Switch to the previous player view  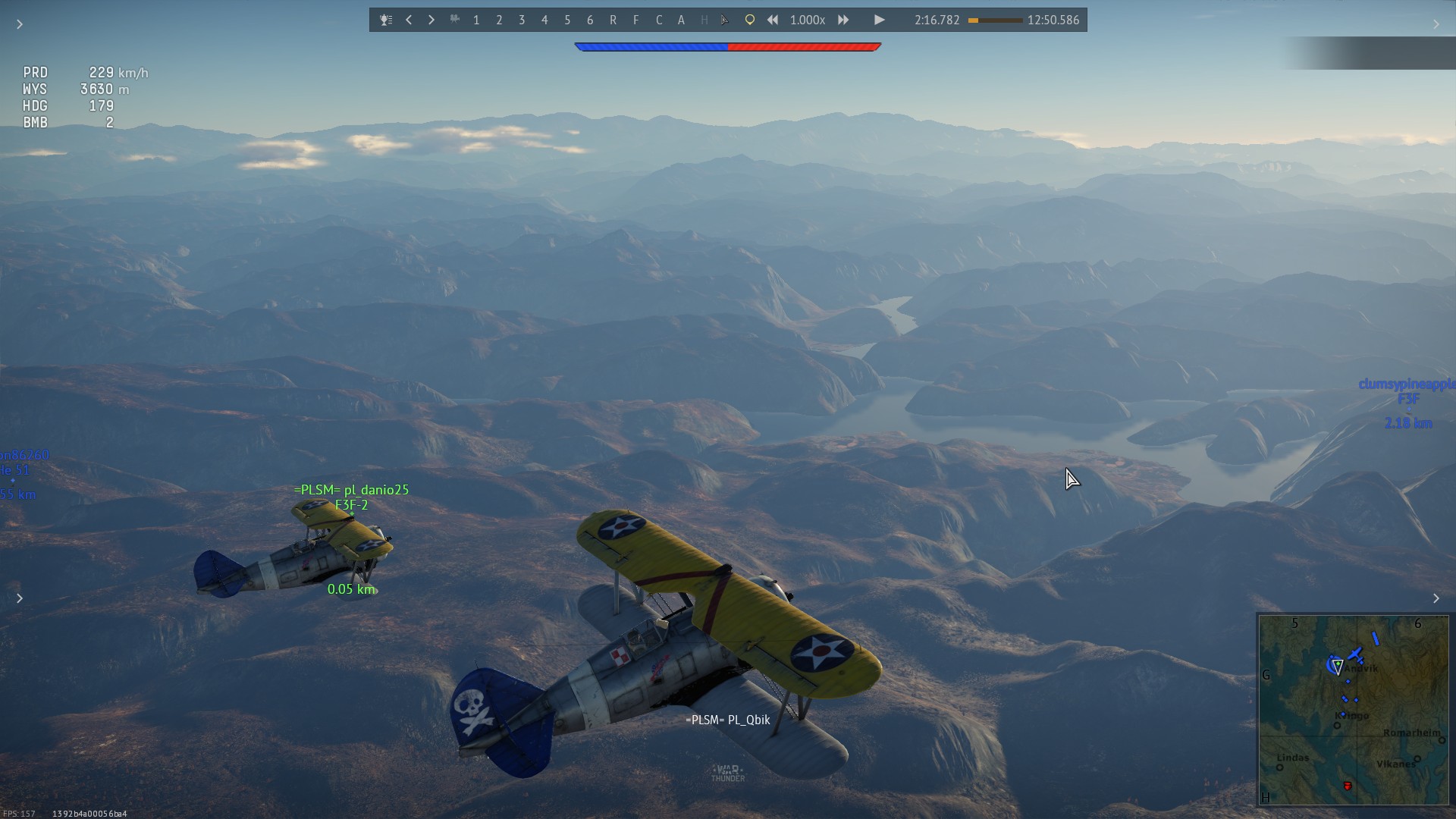pos(409,20)
